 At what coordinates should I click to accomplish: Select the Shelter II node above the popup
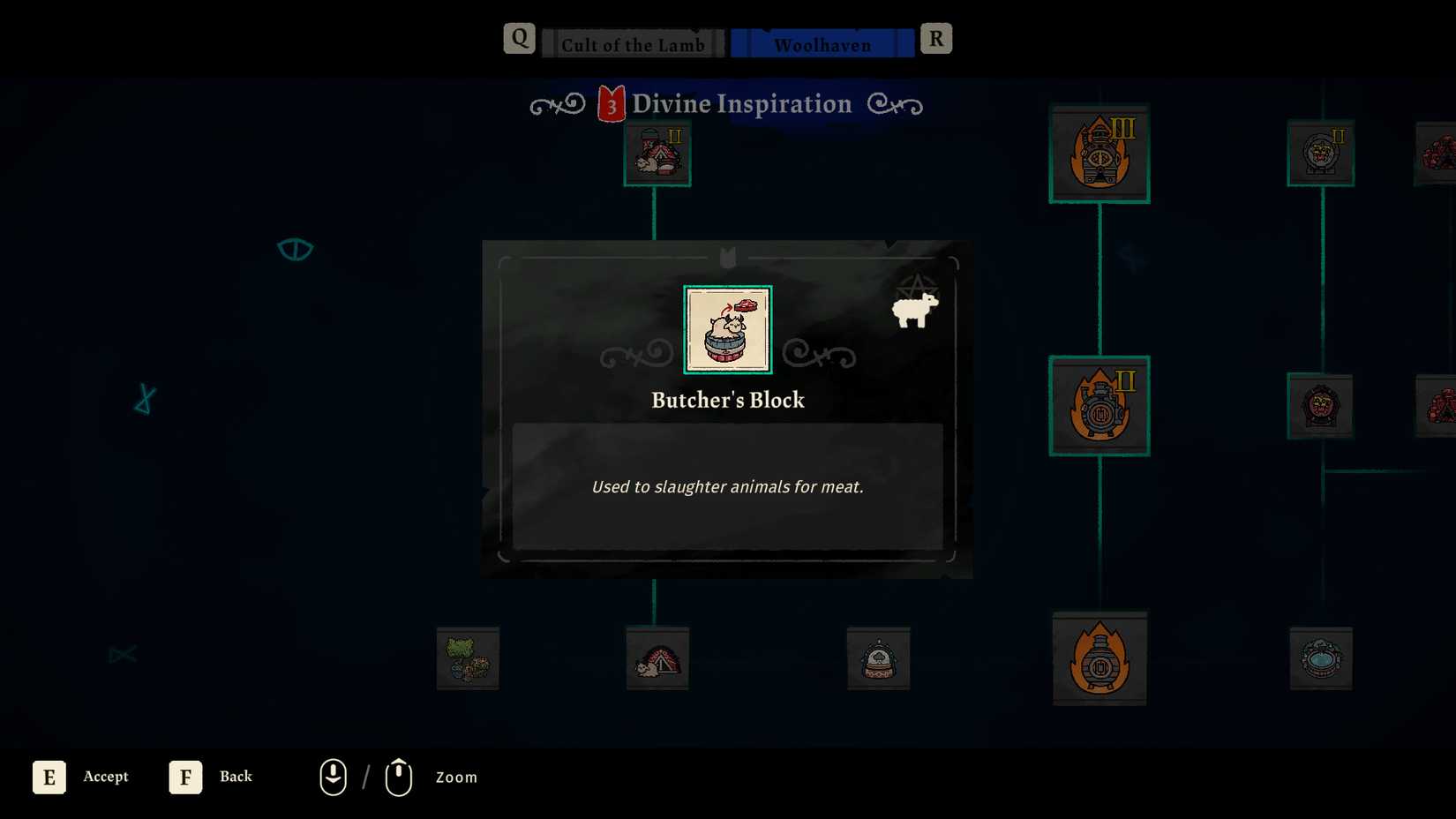pyautogui.click(x=657, y=154)
